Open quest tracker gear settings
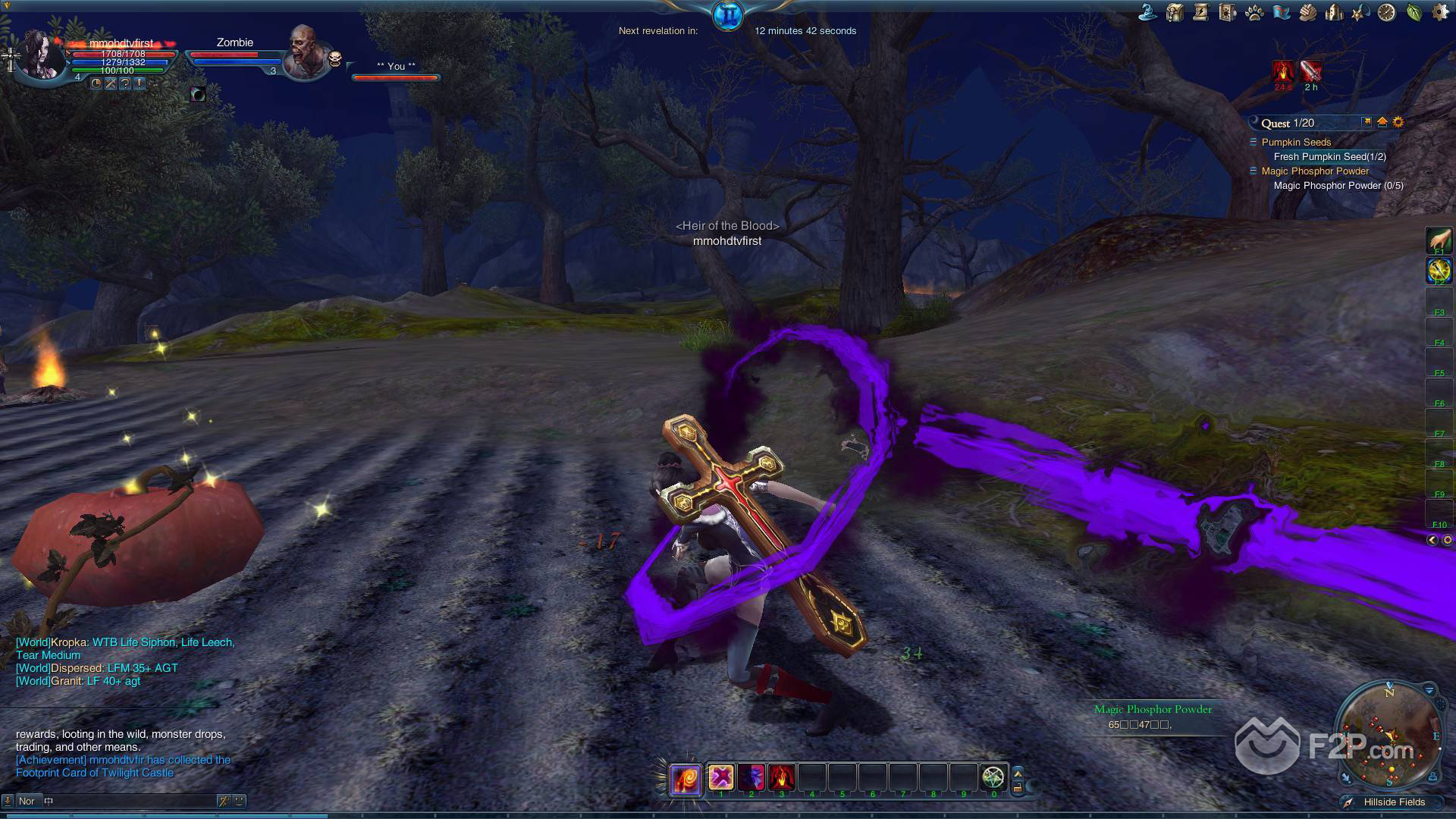Image resolution: width=1456 pixels, height=819 pixels. [x=1398, y=122]
